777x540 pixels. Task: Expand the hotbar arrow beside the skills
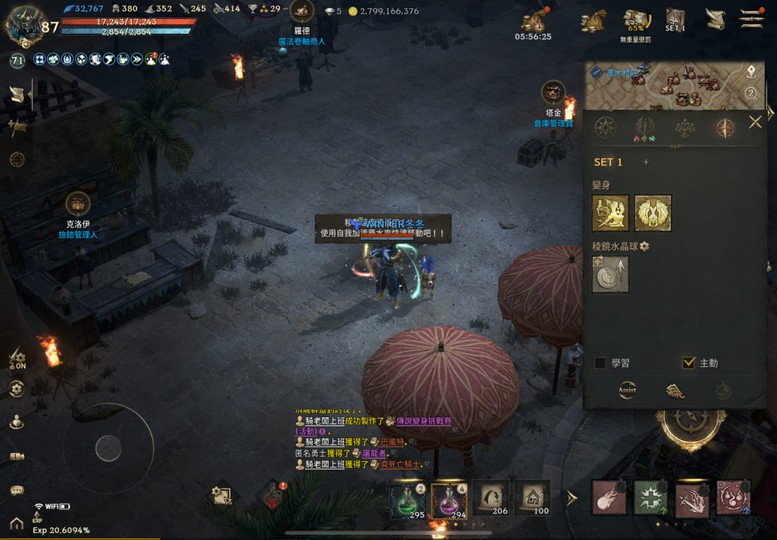pyautogui.click(x=572, y=497)
